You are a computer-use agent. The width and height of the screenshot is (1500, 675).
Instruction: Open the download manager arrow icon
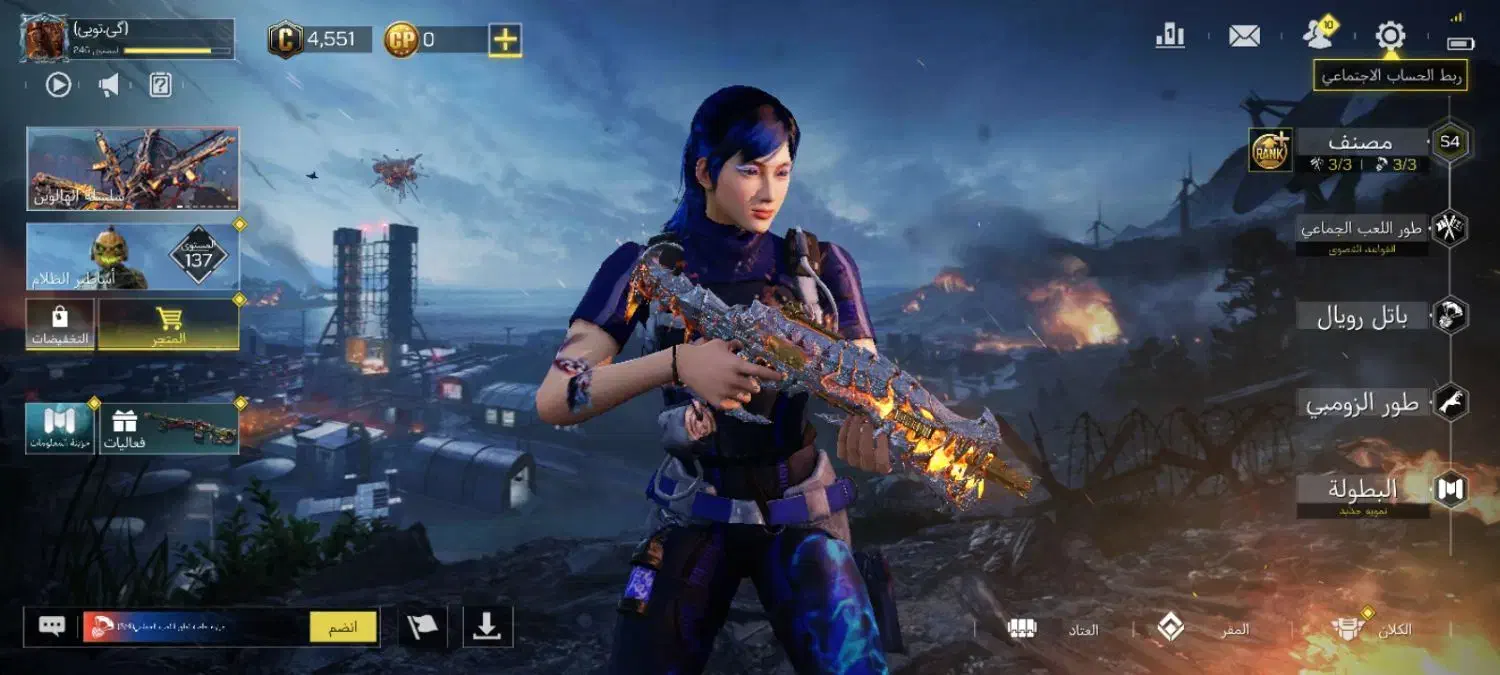tap(487, 627)
